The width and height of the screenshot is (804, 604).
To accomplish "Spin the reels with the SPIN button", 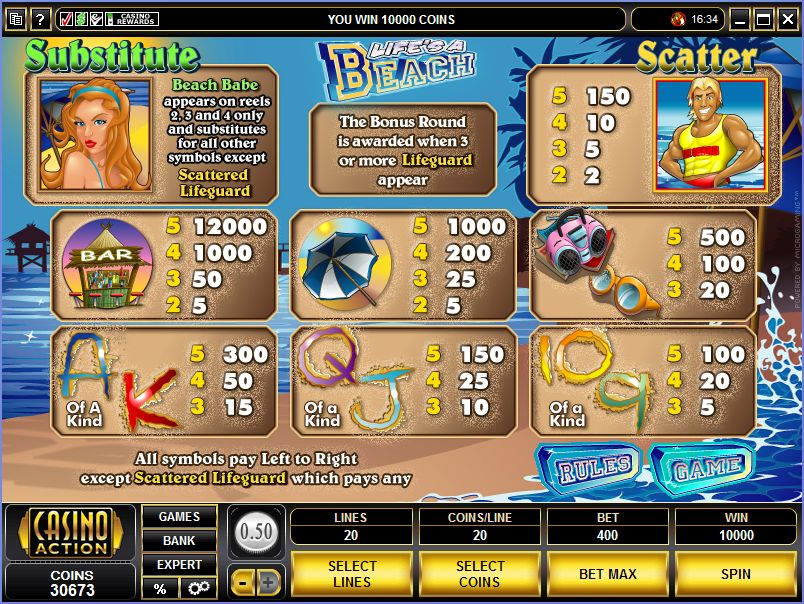I will coord(737,574).
